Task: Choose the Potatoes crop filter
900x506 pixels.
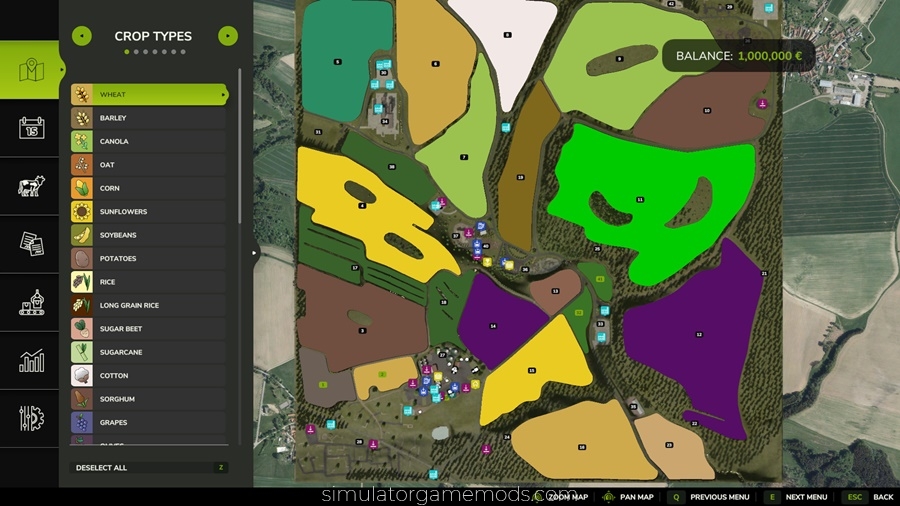Action: pos(150,258)
